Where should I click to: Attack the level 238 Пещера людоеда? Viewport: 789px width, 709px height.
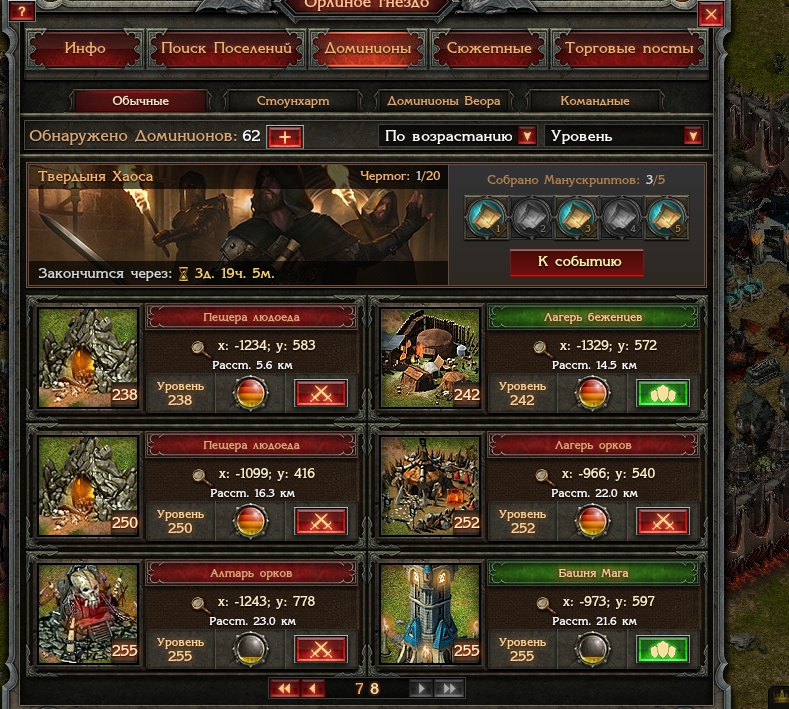(321, 393)
